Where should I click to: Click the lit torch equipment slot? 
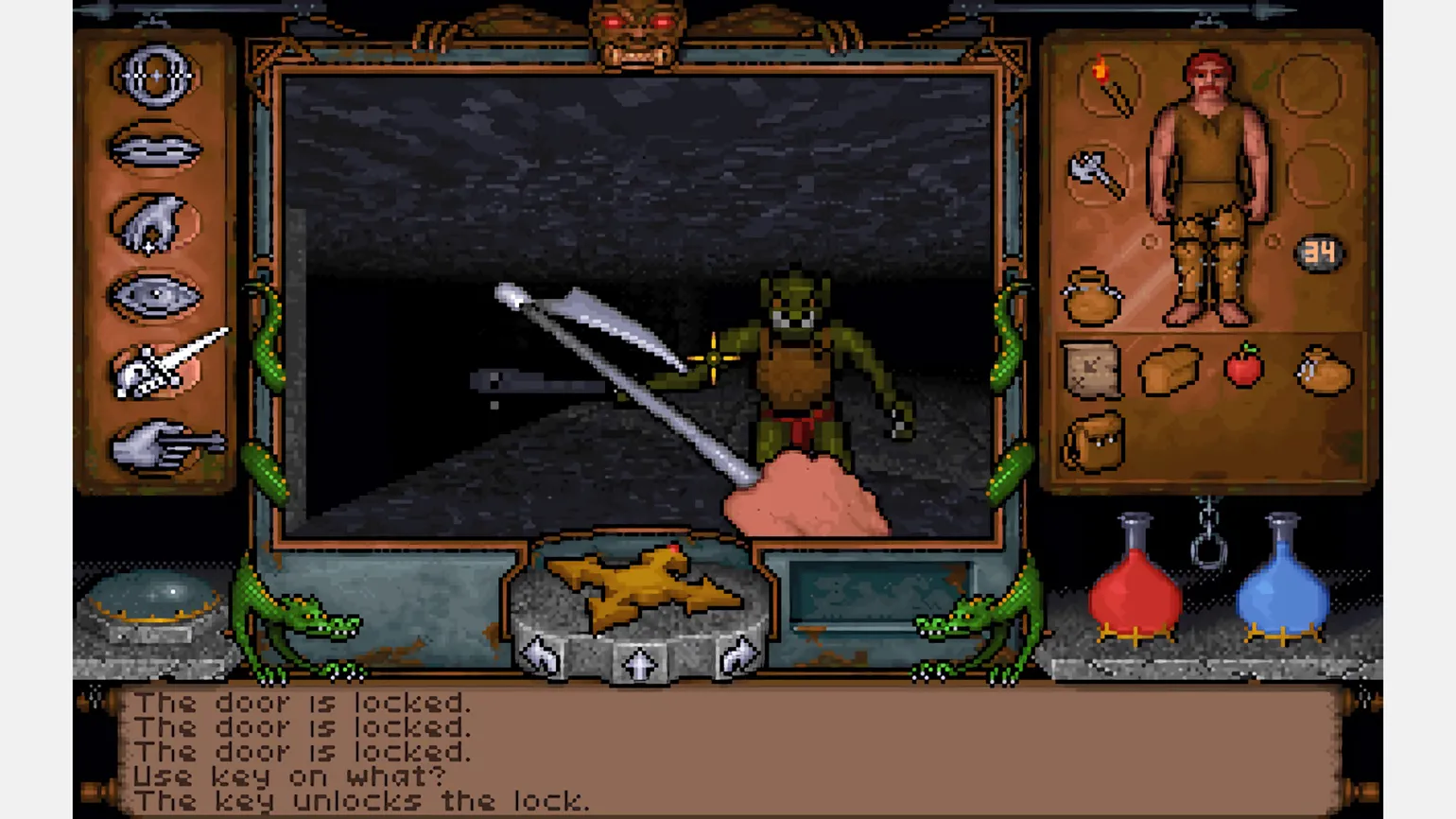pyautogui.click(x=1110, y=86)
